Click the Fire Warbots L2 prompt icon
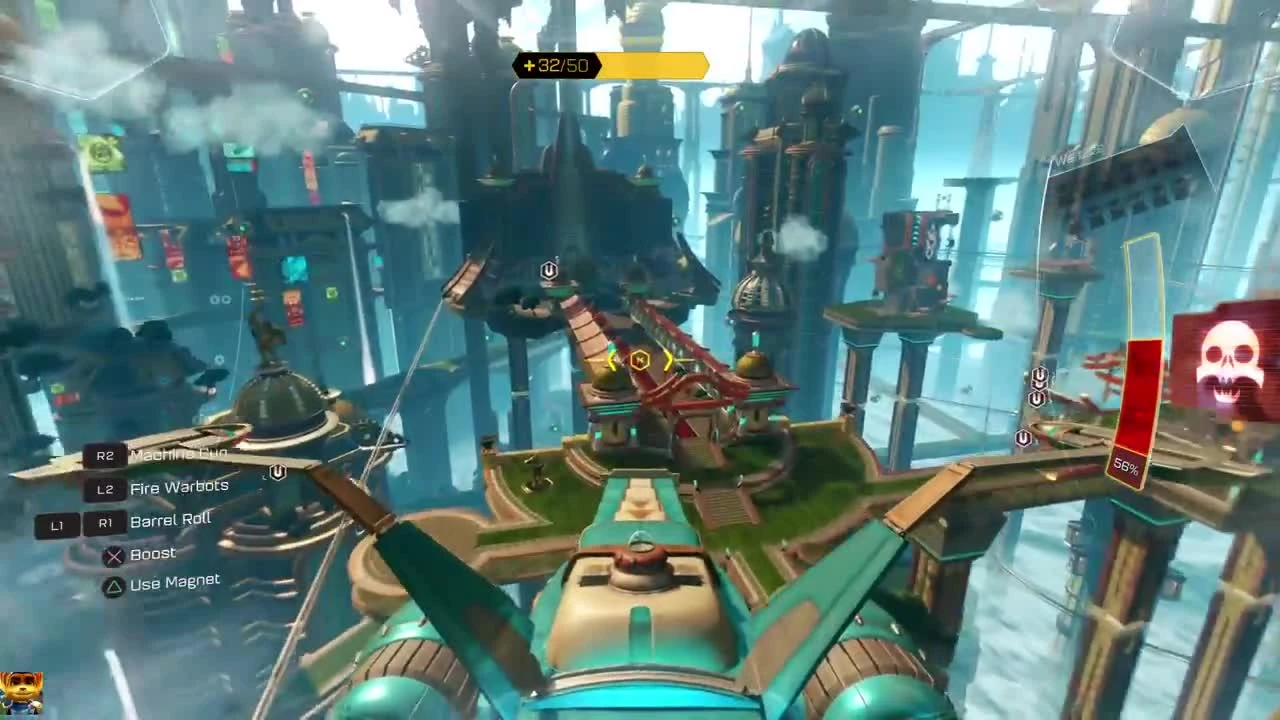The image size is (1280, 720). [x=105, y=489]
